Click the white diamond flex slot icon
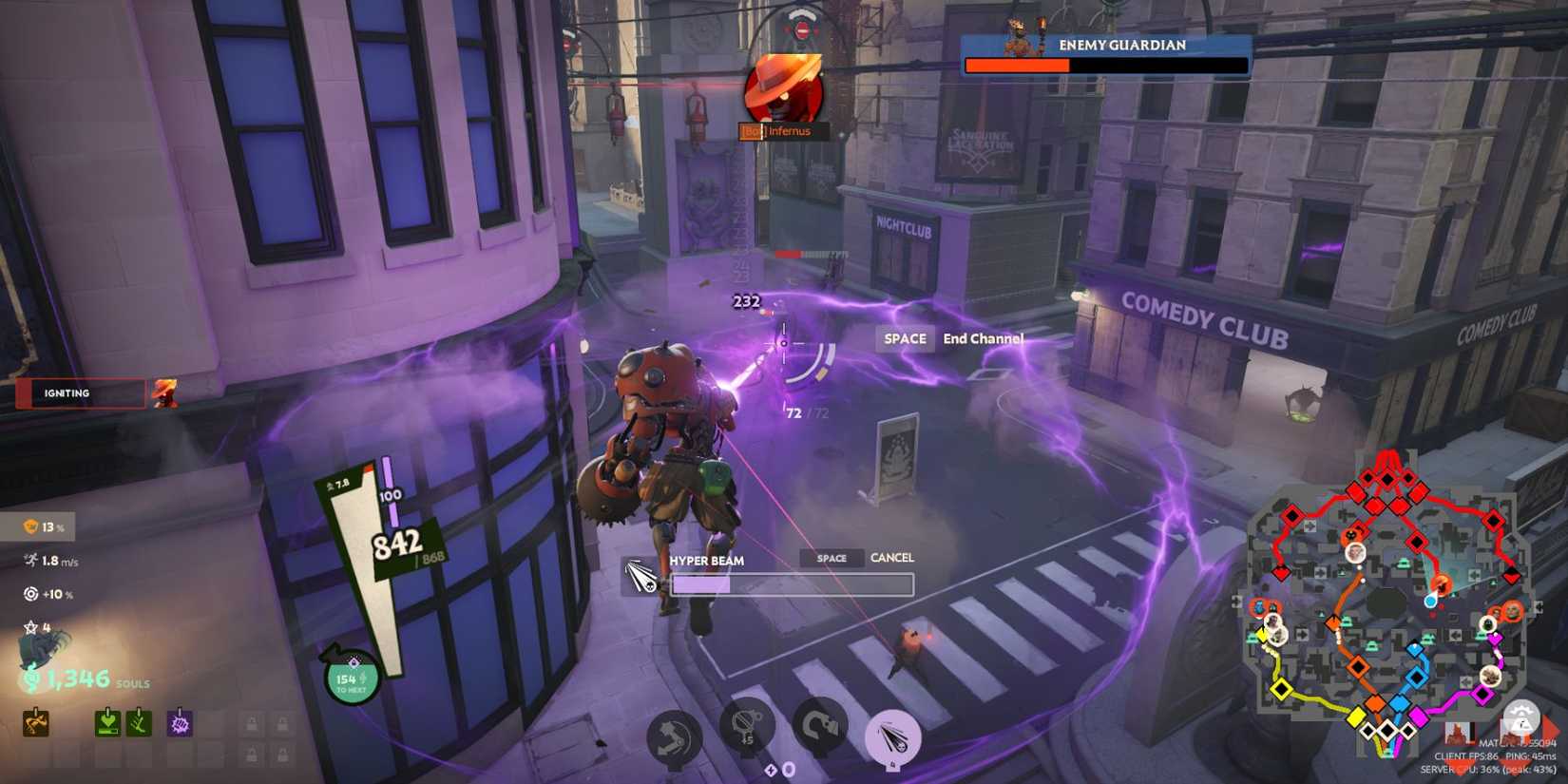 [771, 768]
